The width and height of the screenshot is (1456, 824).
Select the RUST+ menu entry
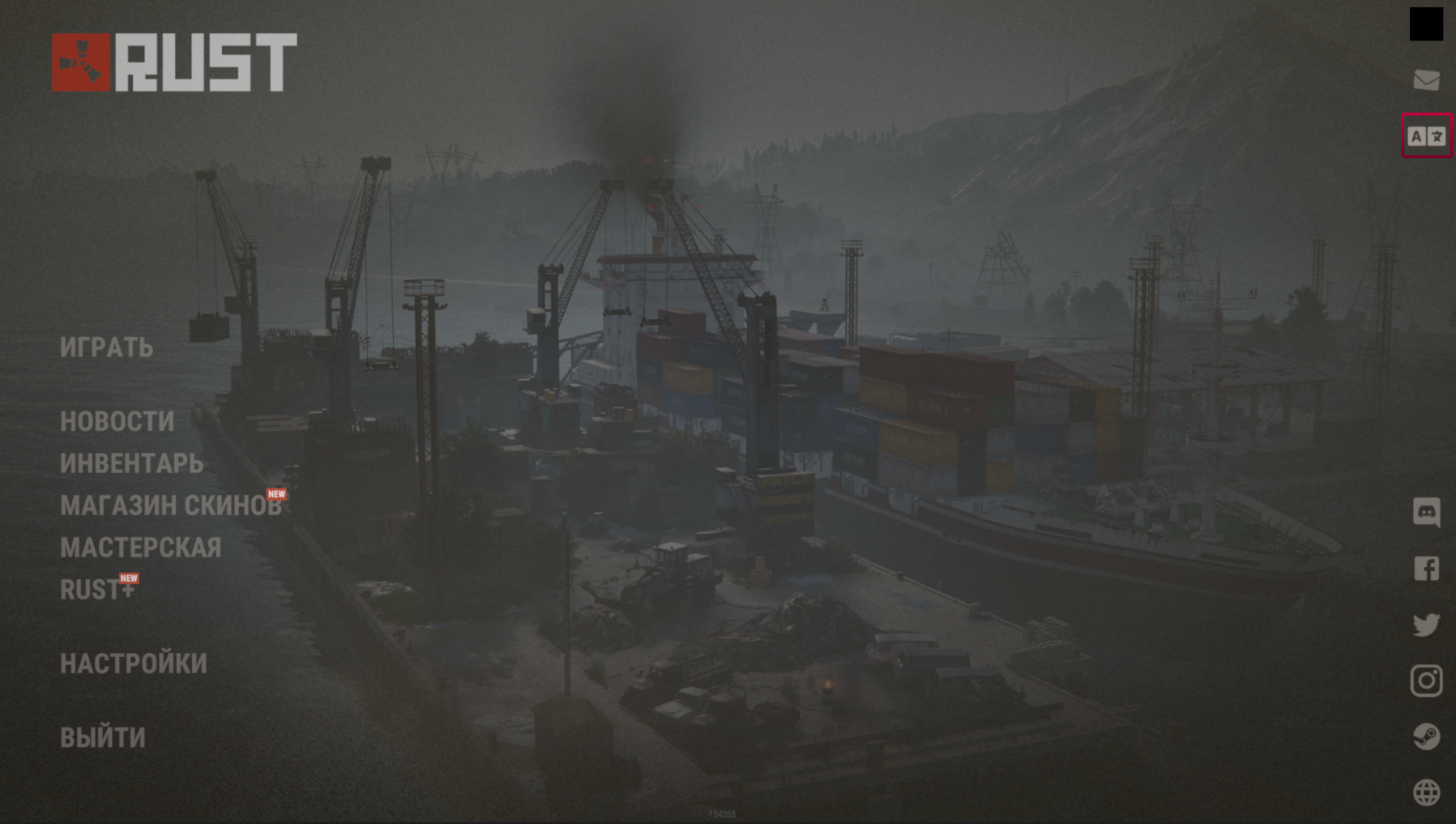click(96, 590)
